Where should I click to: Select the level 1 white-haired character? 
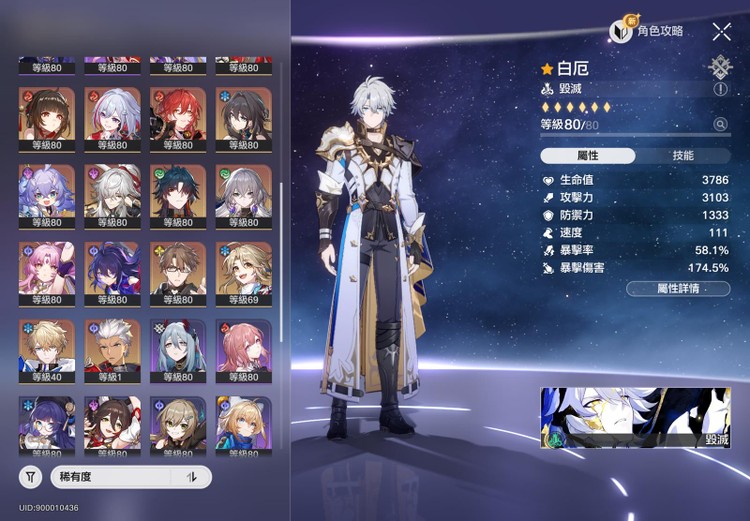point(112,346)
